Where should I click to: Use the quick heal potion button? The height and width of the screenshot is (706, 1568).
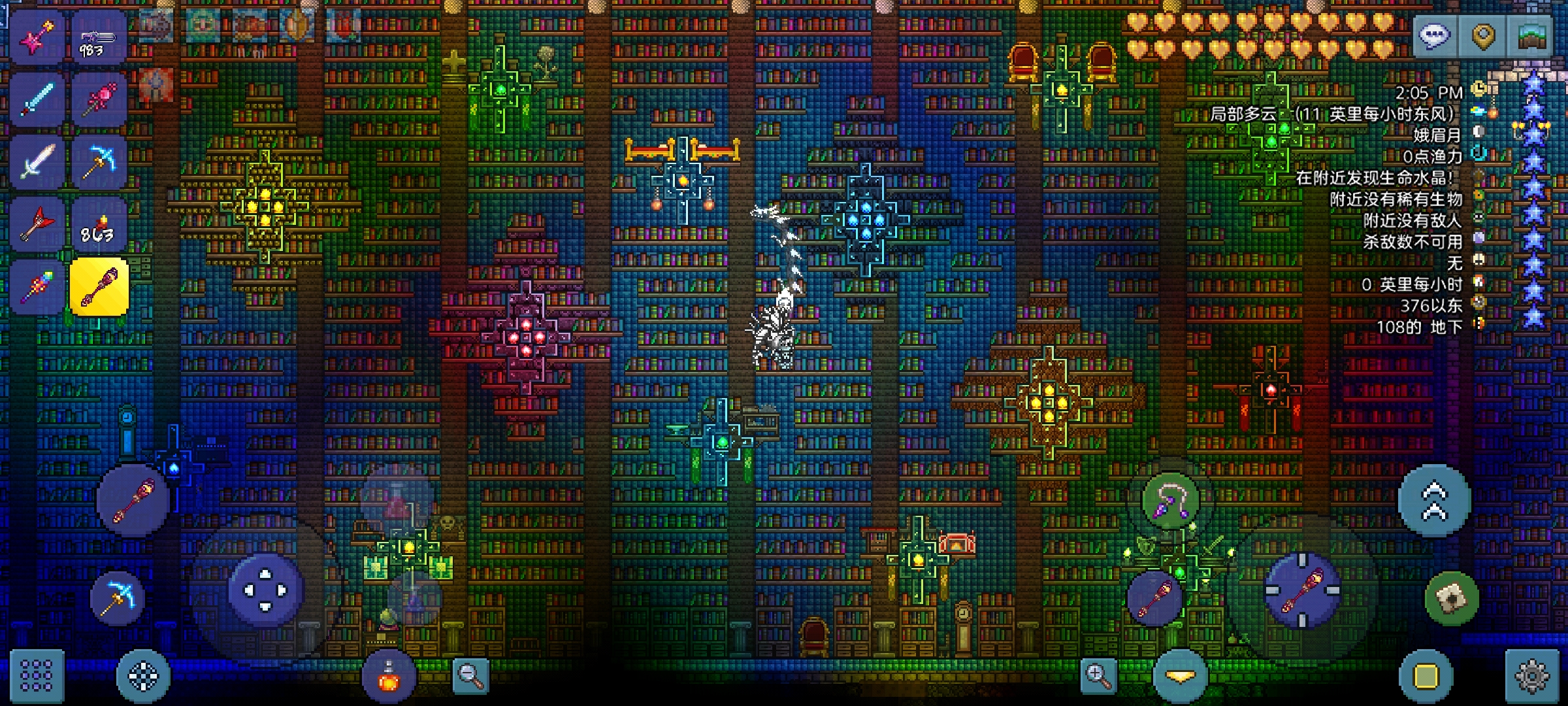pos(389,676)
